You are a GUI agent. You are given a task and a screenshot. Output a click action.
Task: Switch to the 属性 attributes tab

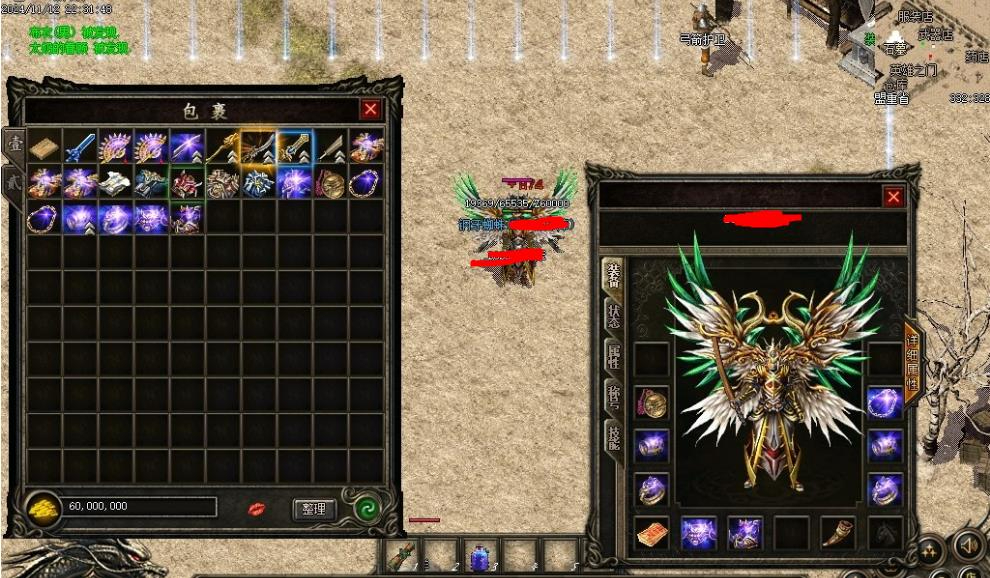tap(613, 357)
